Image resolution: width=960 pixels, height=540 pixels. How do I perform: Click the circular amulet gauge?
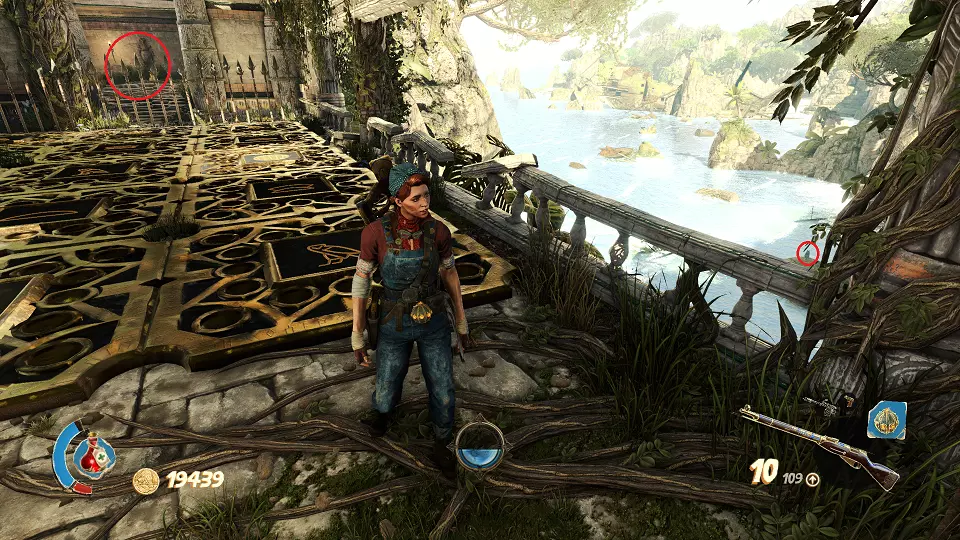click(x=479, y=446)
